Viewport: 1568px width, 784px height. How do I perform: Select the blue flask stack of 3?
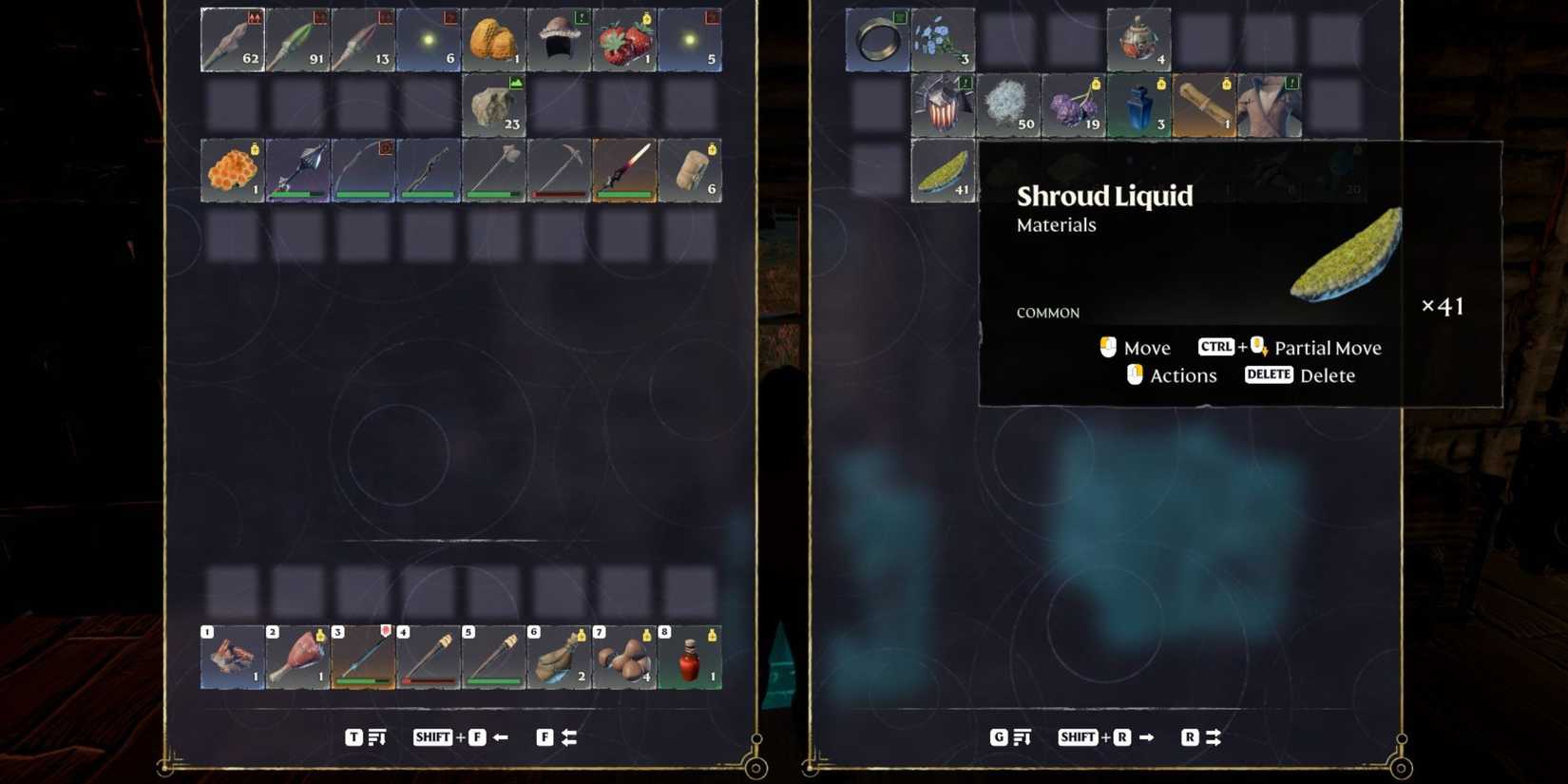click(1139, 105)
